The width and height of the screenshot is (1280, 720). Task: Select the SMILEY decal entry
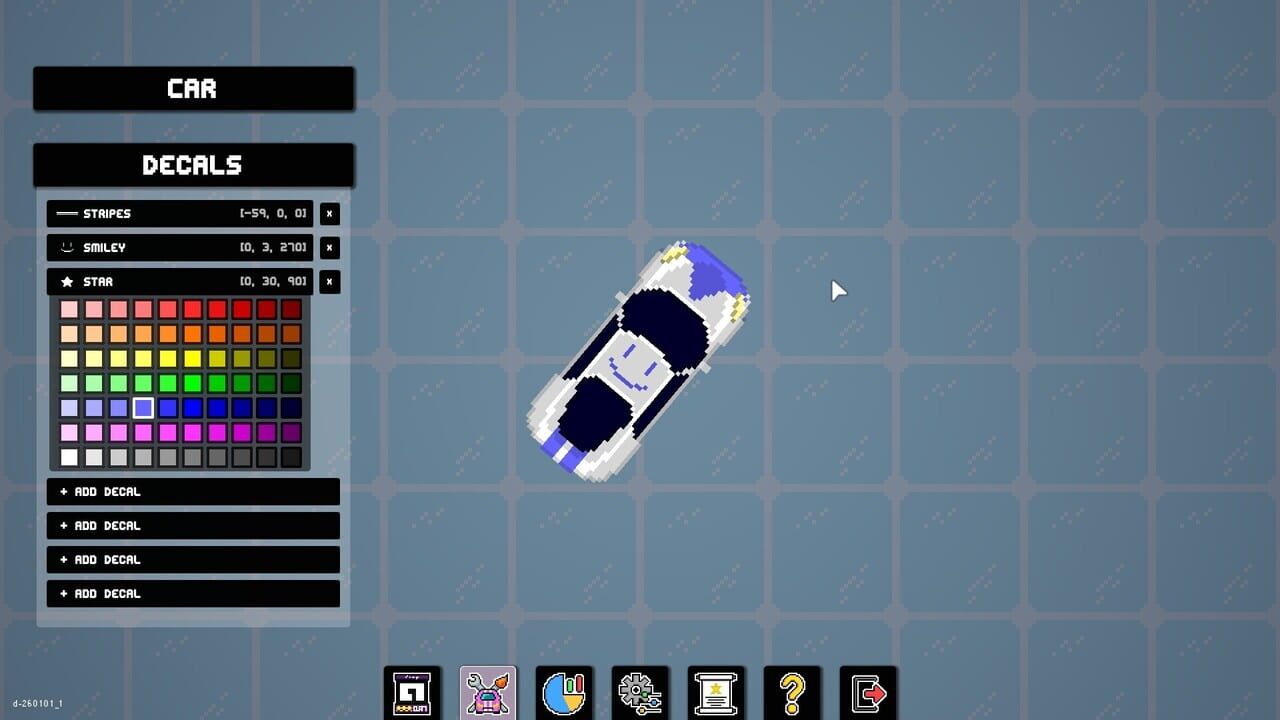tap(180, 247)
